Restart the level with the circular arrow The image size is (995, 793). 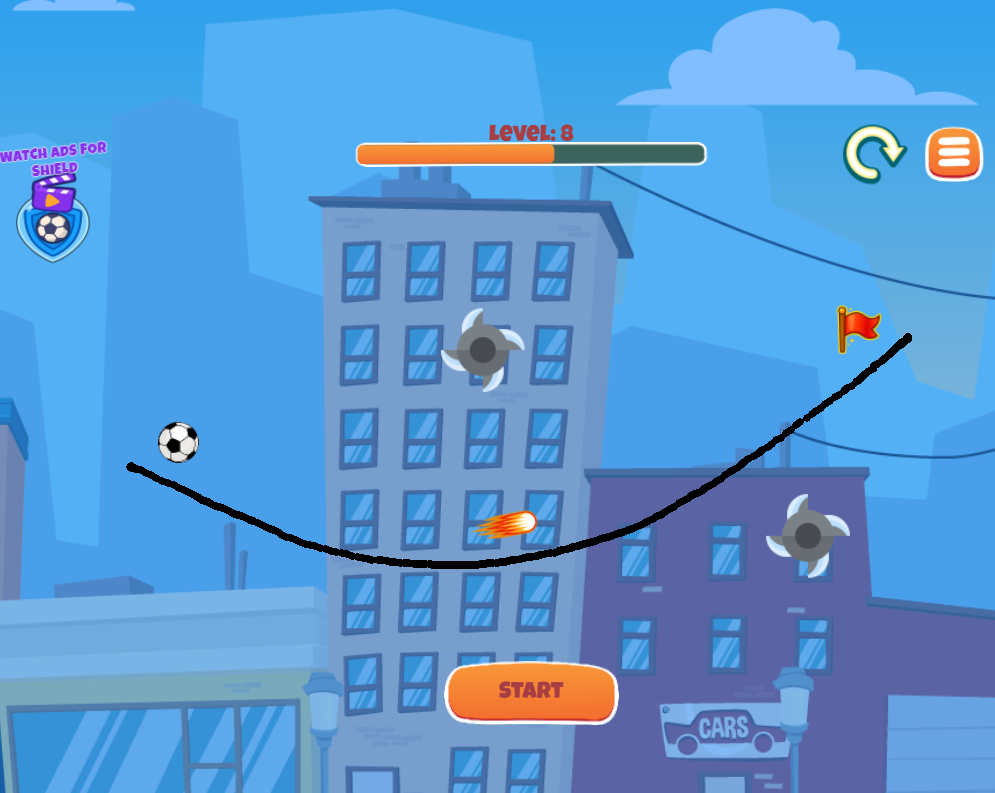pyautogui.click(x=873, y=153)
